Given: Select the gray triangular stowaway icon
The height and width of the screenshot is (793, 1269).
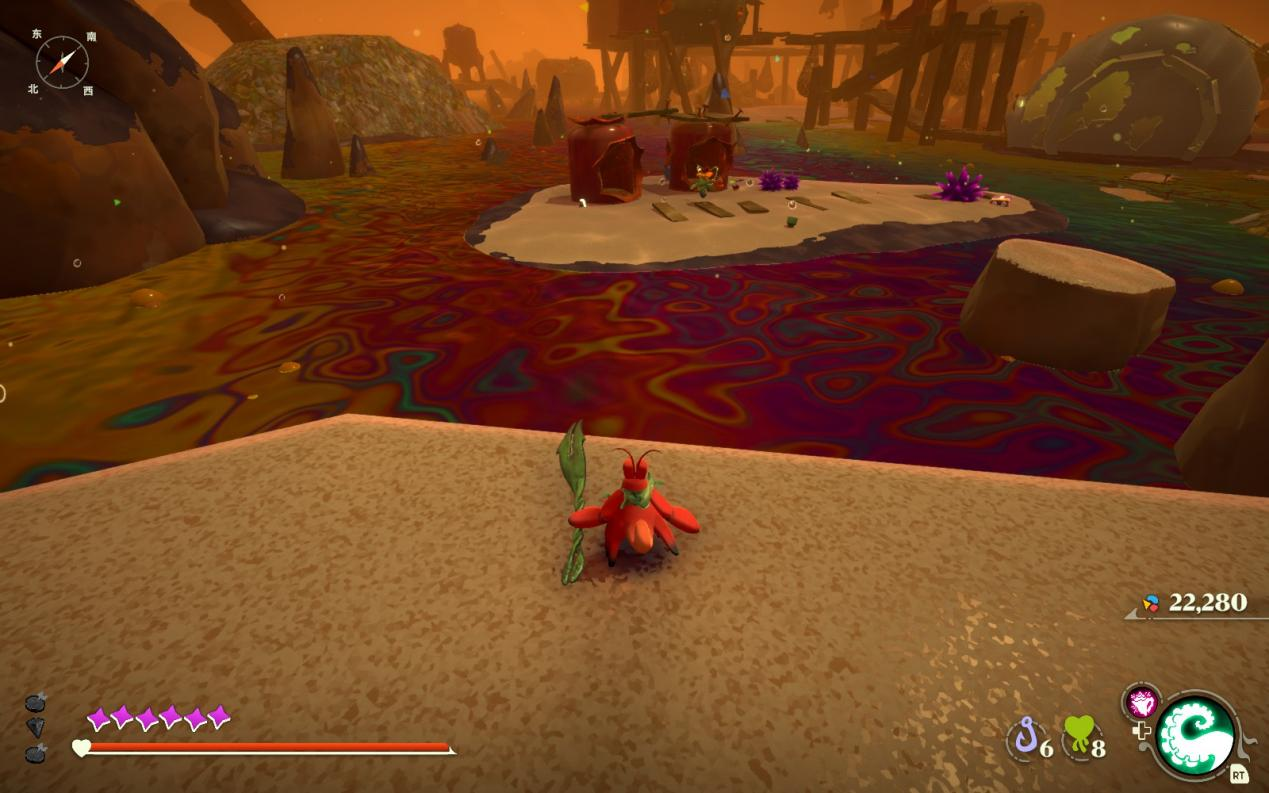Looking at the screenshot, I should 35,727.
